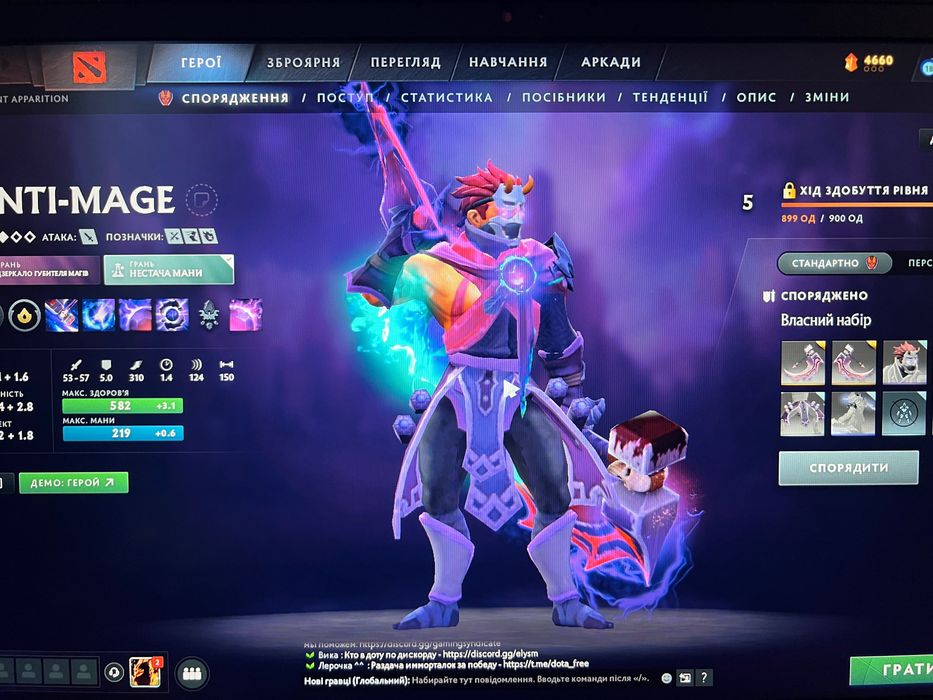Go to the НАВЧАННЯ tab
Viewport: 933px width, 700px height.
[508, 62]
